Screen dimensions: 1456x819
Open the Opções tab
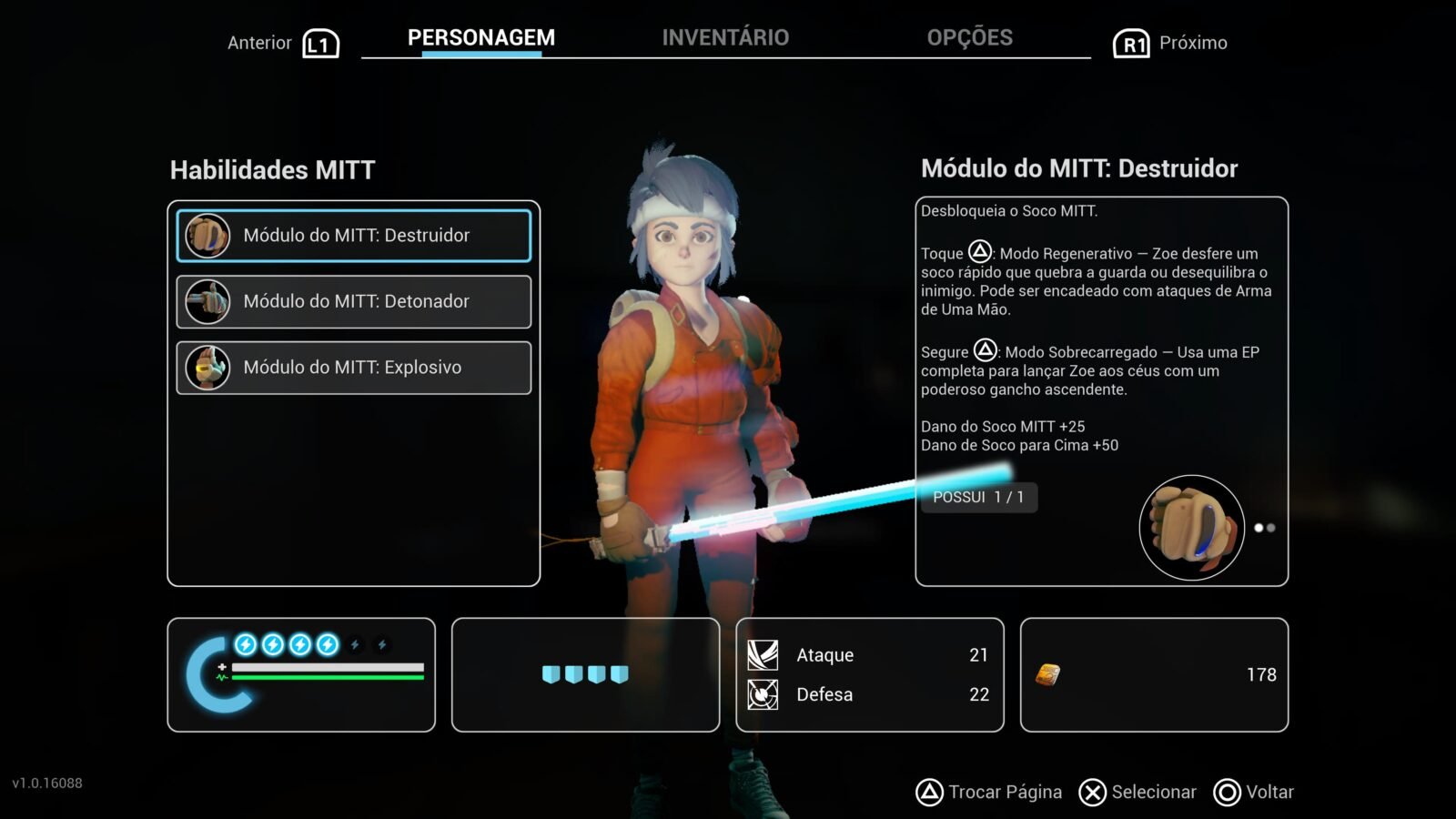(x=969, y=38)
